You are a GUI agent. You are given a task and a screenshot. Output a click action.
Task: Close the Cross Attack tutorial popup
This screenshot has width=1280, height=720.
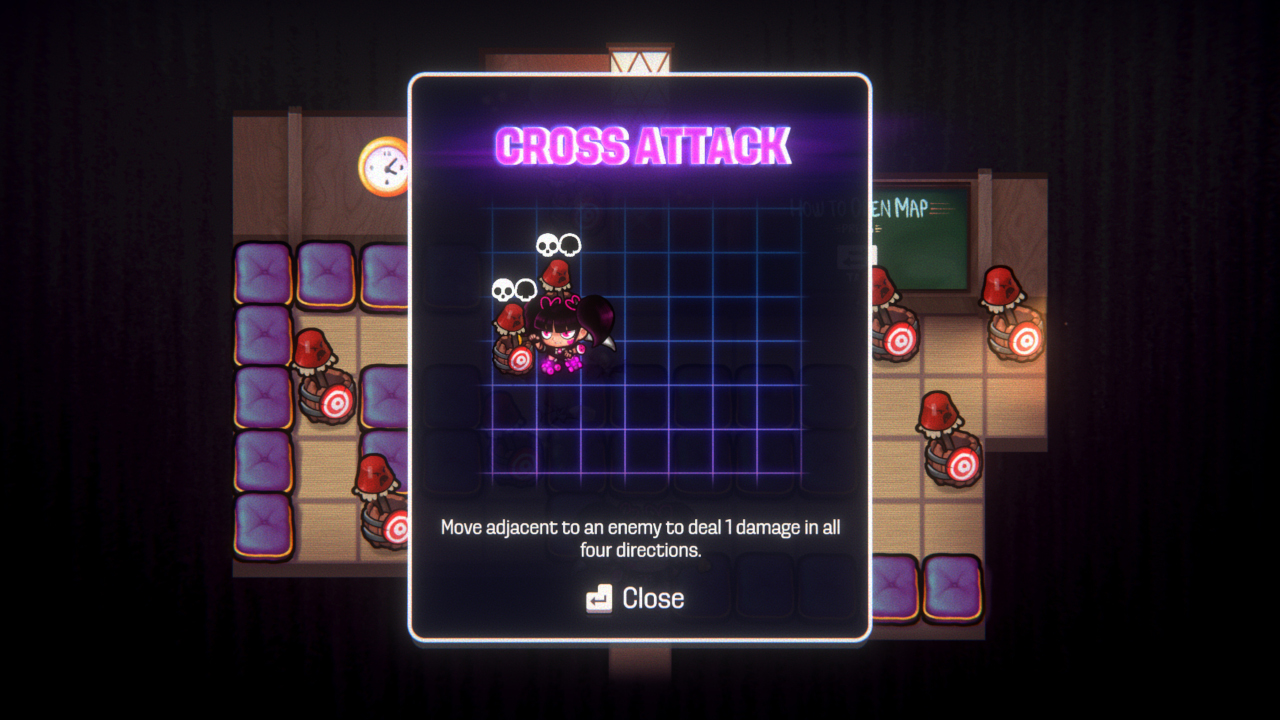(x=636, y=598)
